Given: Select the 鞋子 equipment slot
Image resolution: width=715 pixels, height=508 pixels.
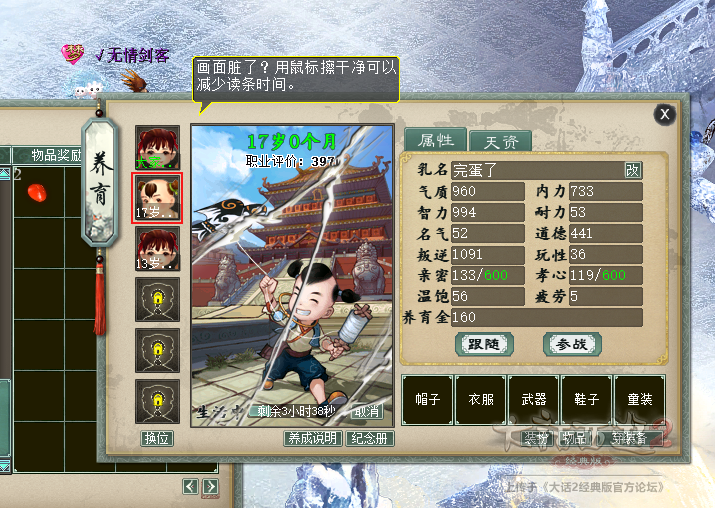Looking at the screenshot, I should pos(586,399).
